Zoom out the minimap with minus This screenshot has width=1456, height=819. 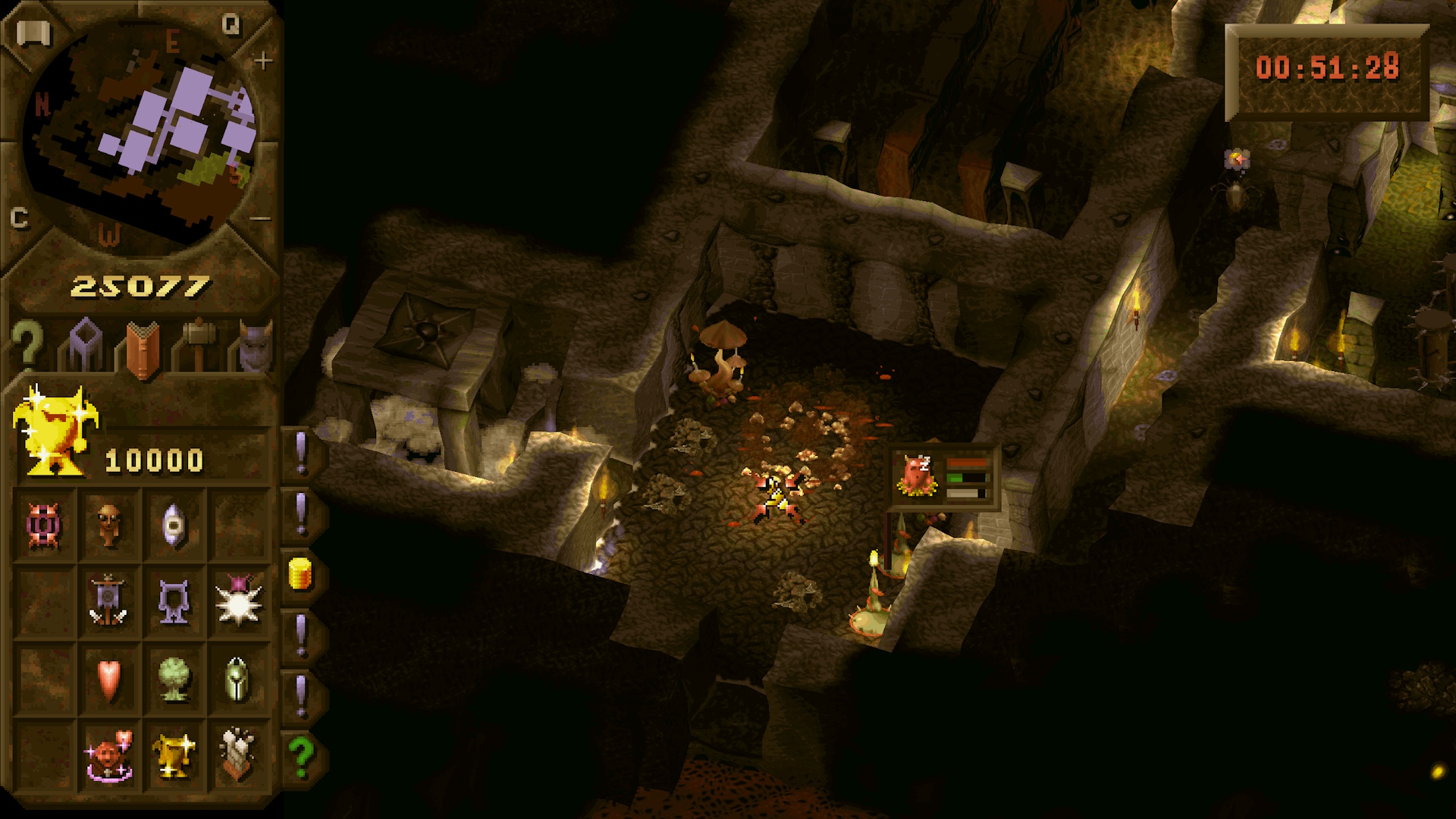(260, 219)
